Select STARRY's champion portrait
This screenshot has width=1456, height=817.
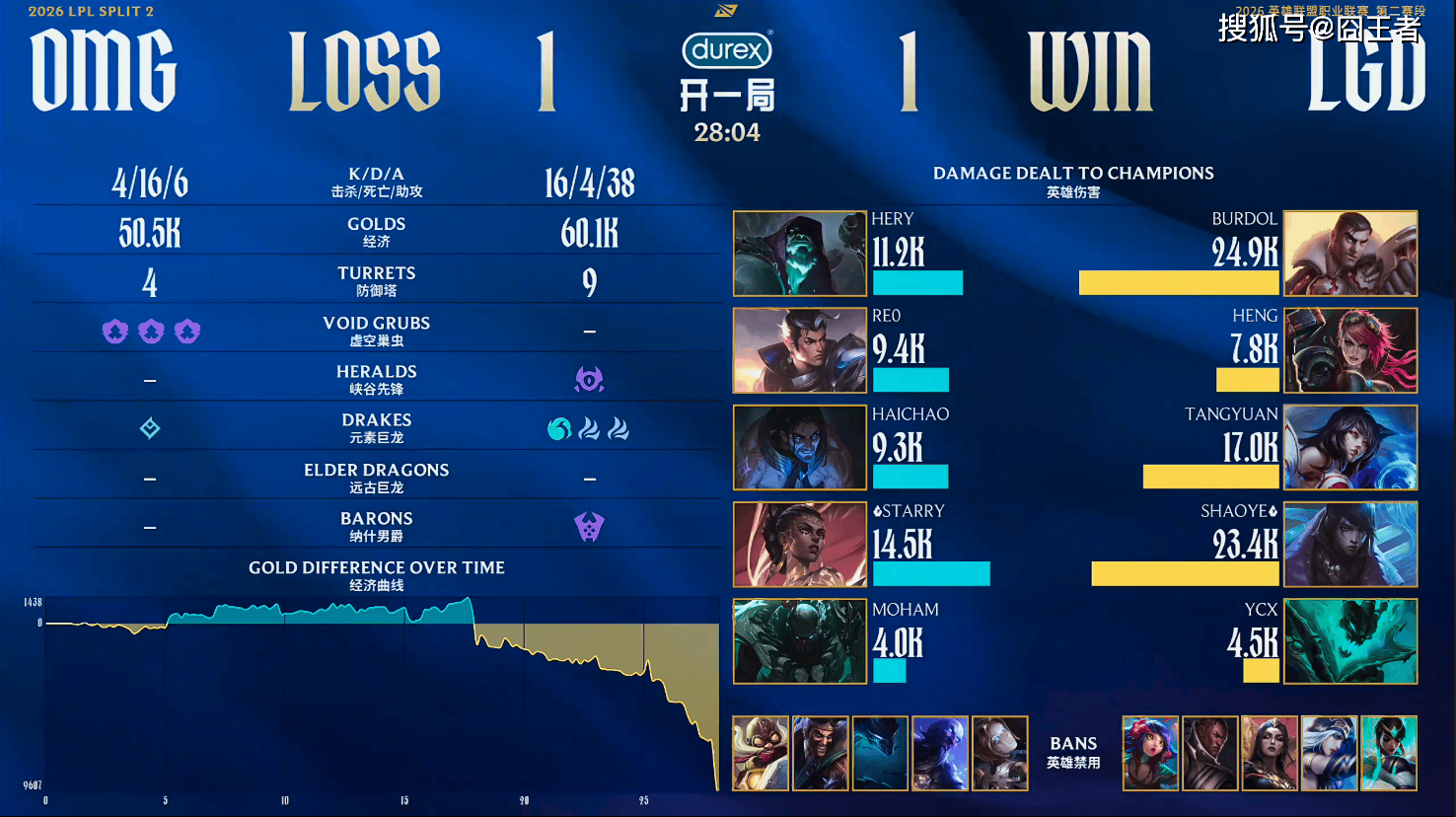(800, 545)
